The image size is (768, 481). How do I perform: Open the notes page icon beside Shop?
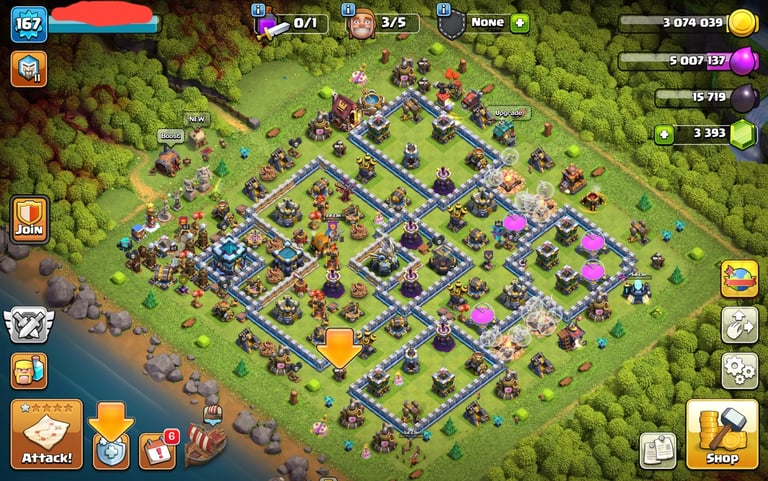coord(658,450)
